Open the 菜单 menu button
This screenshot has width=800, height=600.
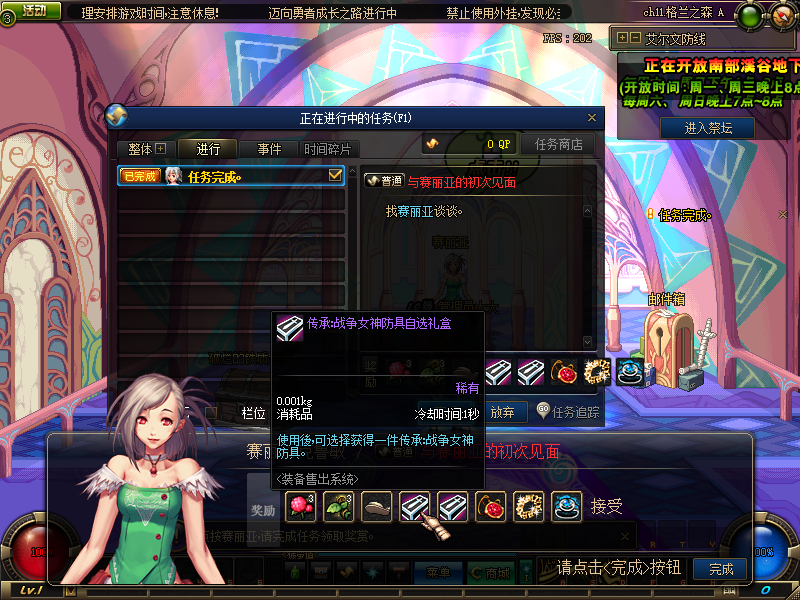(437, 573)
